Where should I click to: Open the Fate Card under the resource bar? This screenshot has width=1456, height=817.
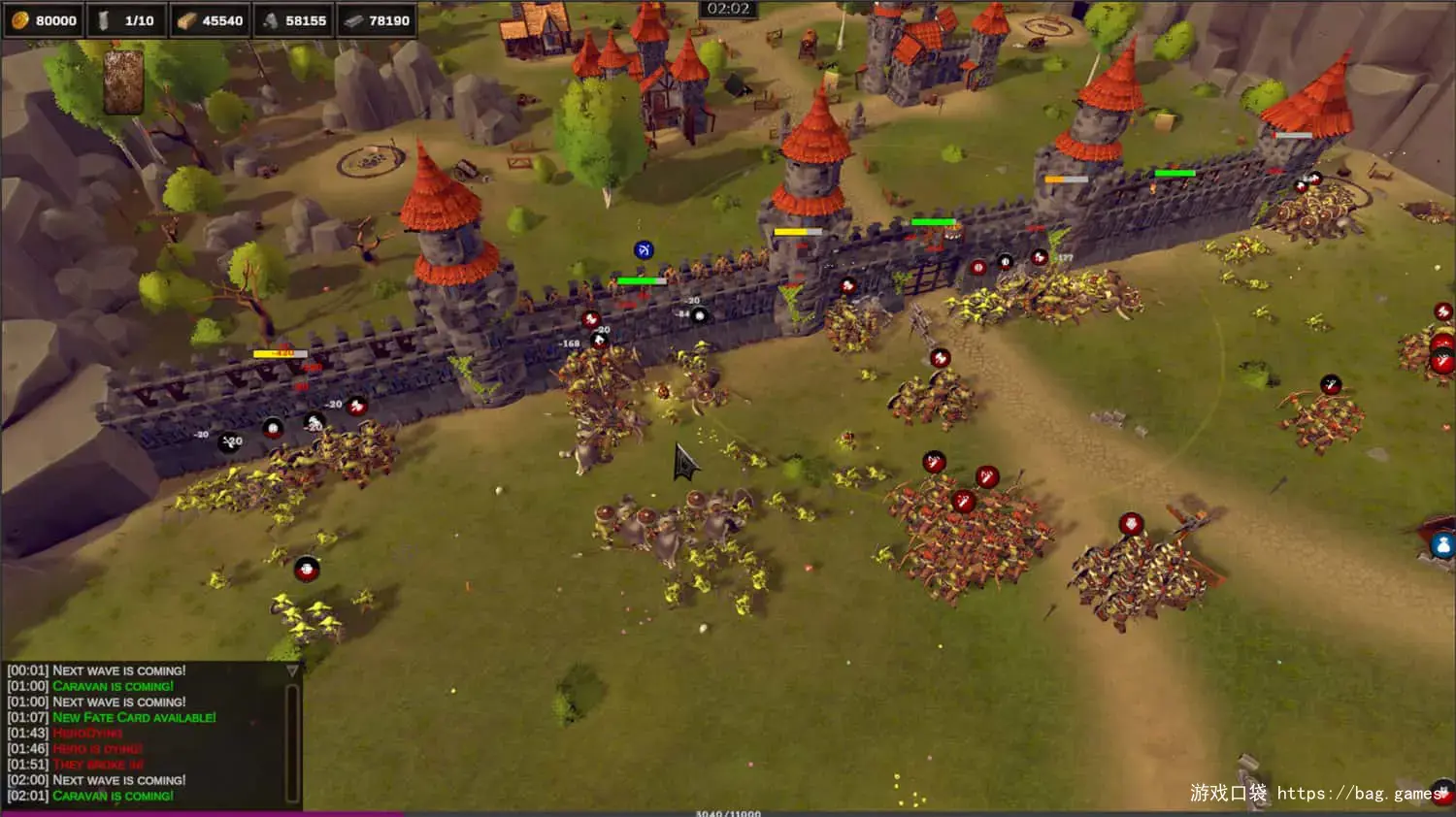[123, 83]
